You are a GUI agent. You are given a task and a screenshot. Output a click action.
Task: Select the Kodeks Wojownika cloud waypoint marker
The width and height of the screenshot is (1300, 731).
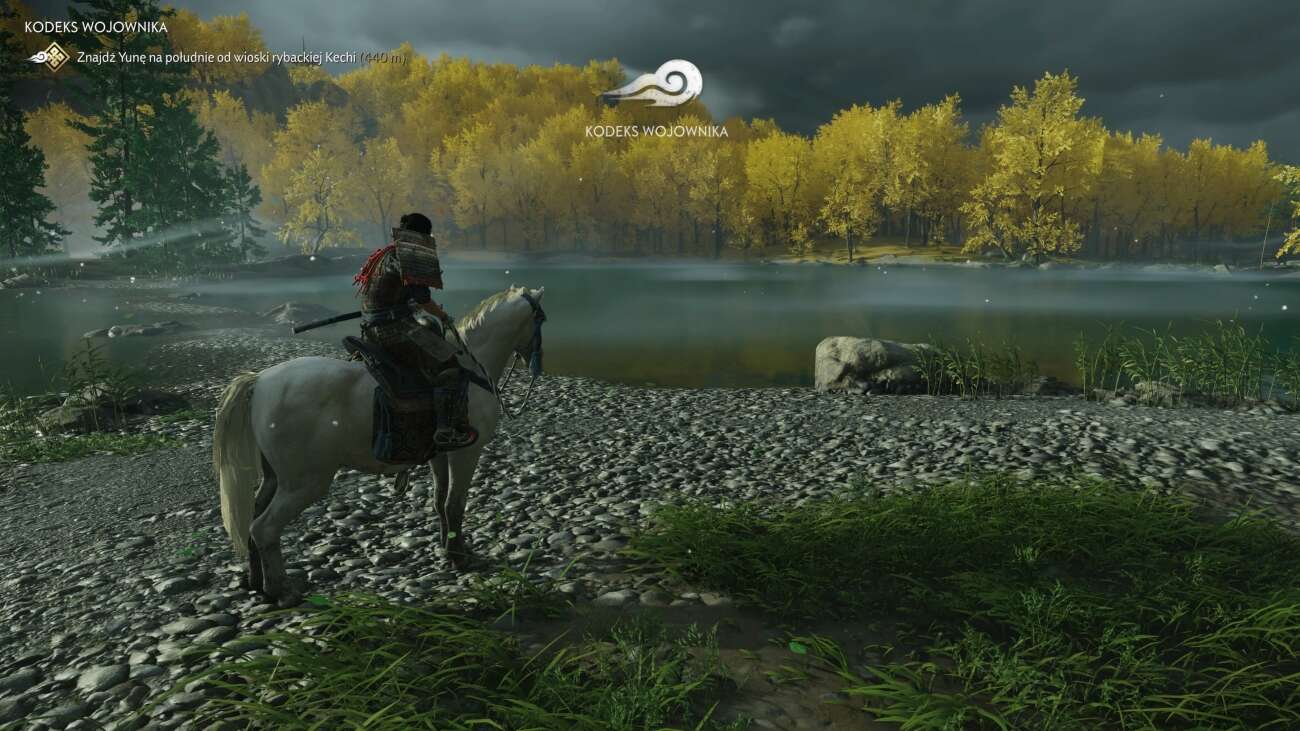point(655,85)
